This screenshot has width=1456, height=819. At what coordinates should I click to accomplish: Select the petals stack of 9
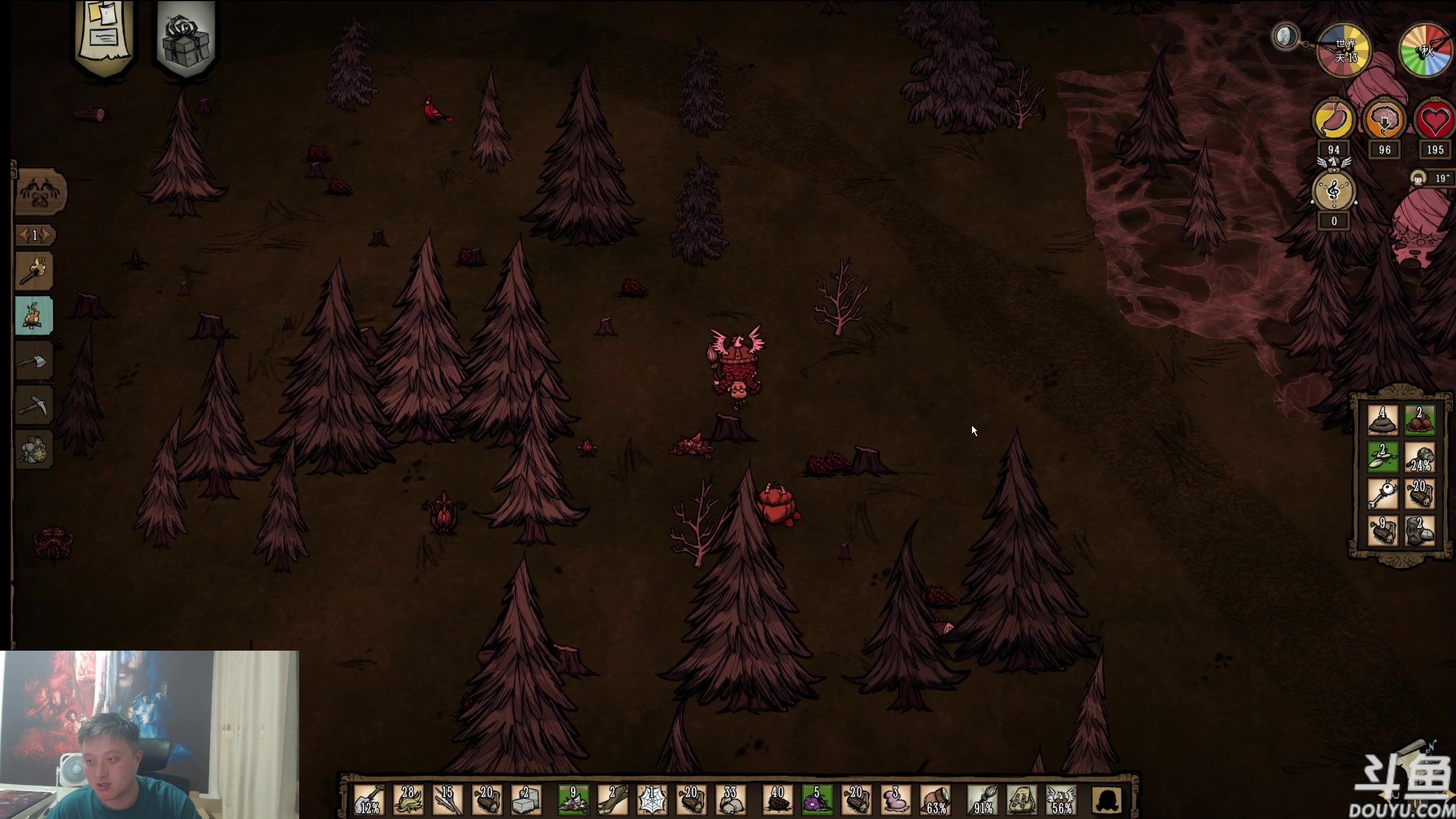tap(573, 800)
